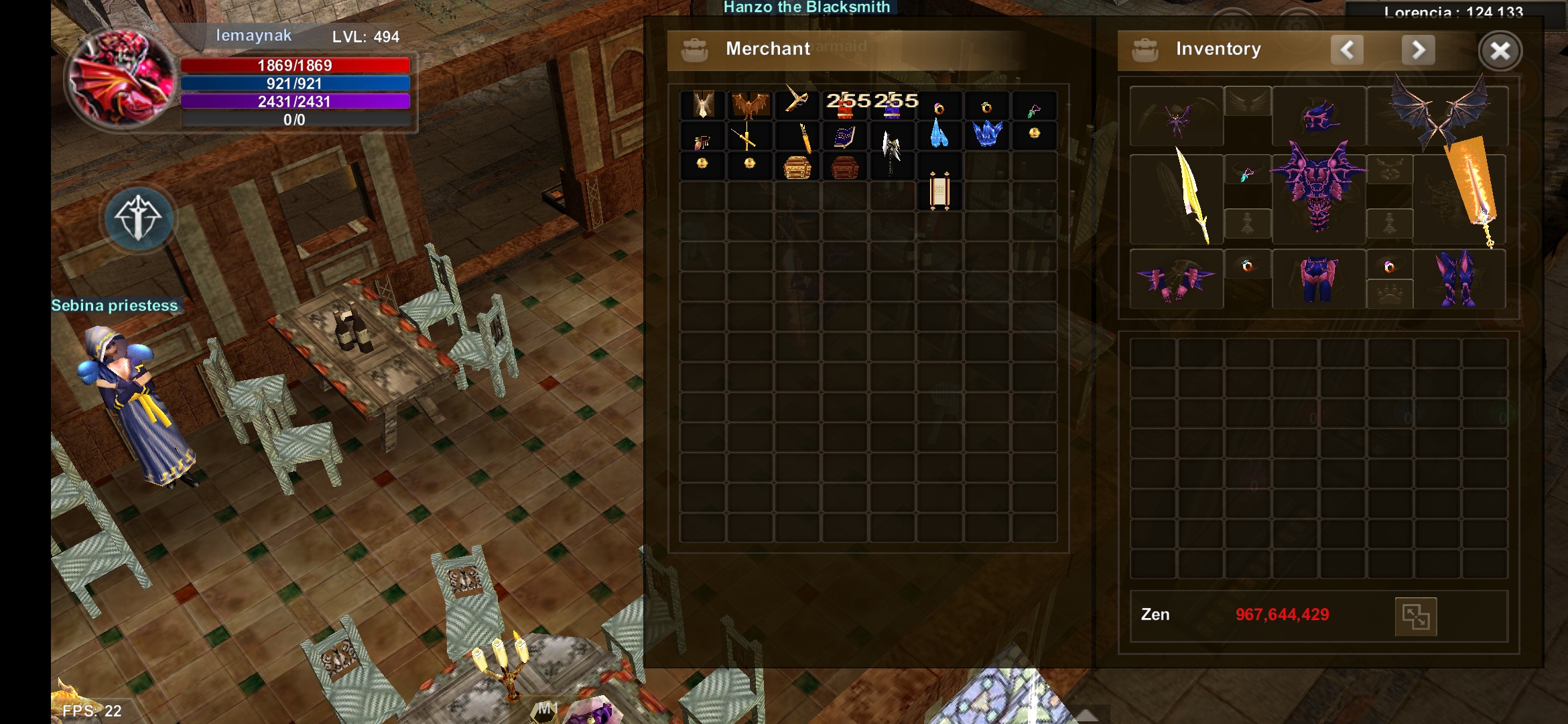1568x724 pixels.
Task: Select the equipped dragon chest armor
Action: point(1319,188)
